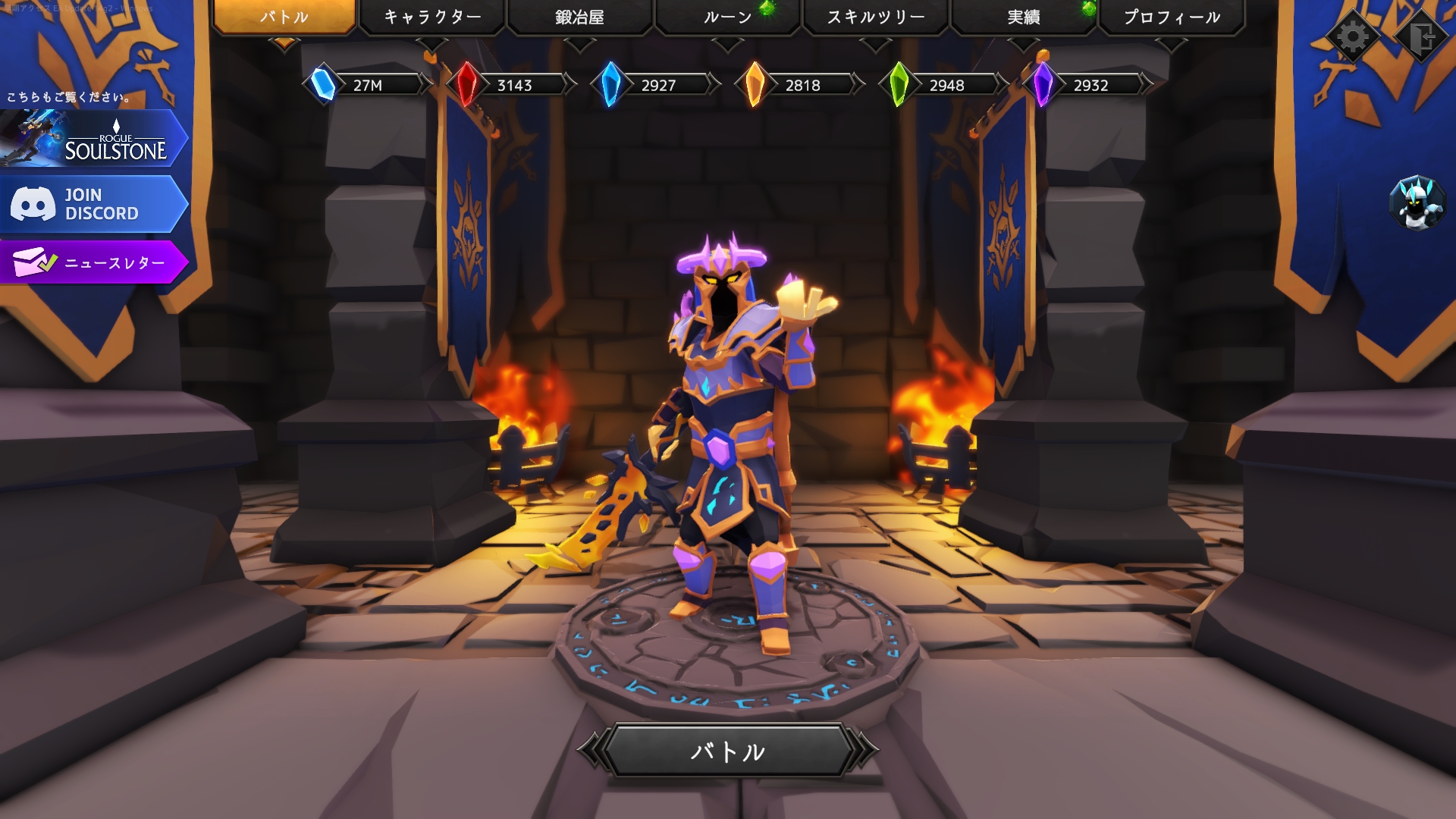The image size is (1456, 819).
Task: Click the Join Discord button
Action: click(93, 204)
